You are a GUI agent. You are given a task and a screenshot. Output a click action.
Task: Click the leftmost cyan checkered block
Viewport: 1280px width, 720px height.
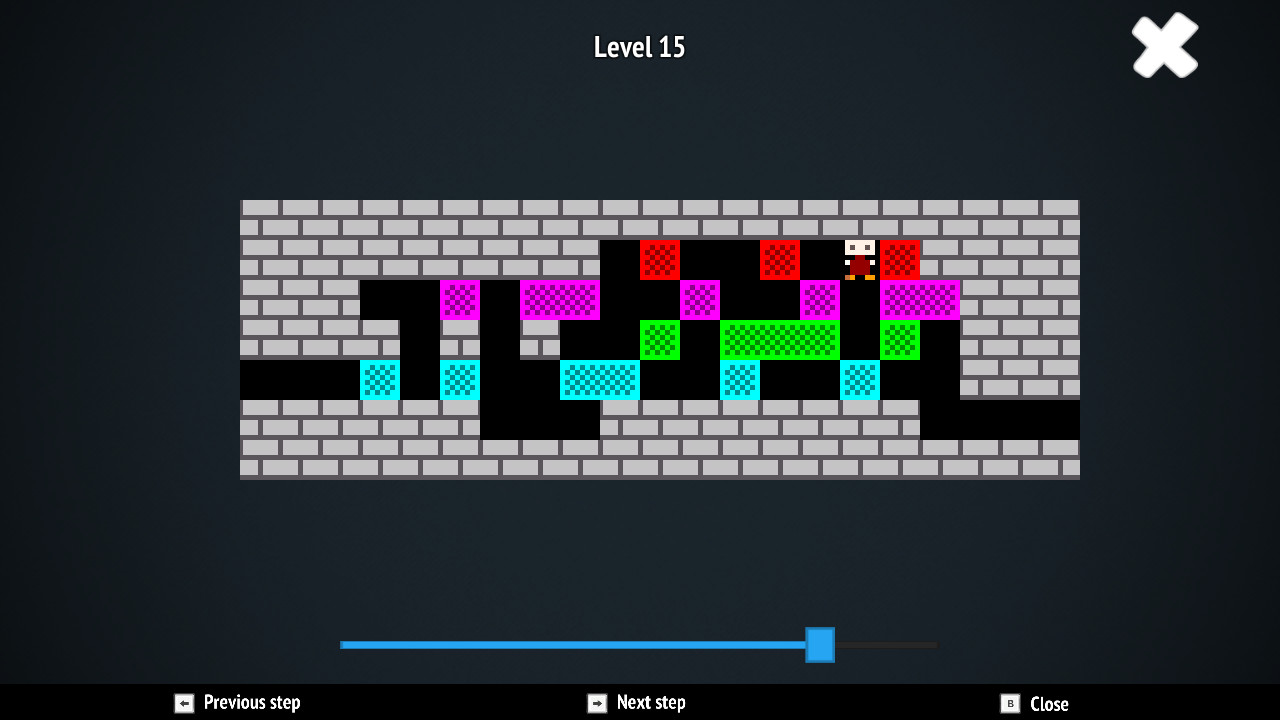click(x=379, y=380)
